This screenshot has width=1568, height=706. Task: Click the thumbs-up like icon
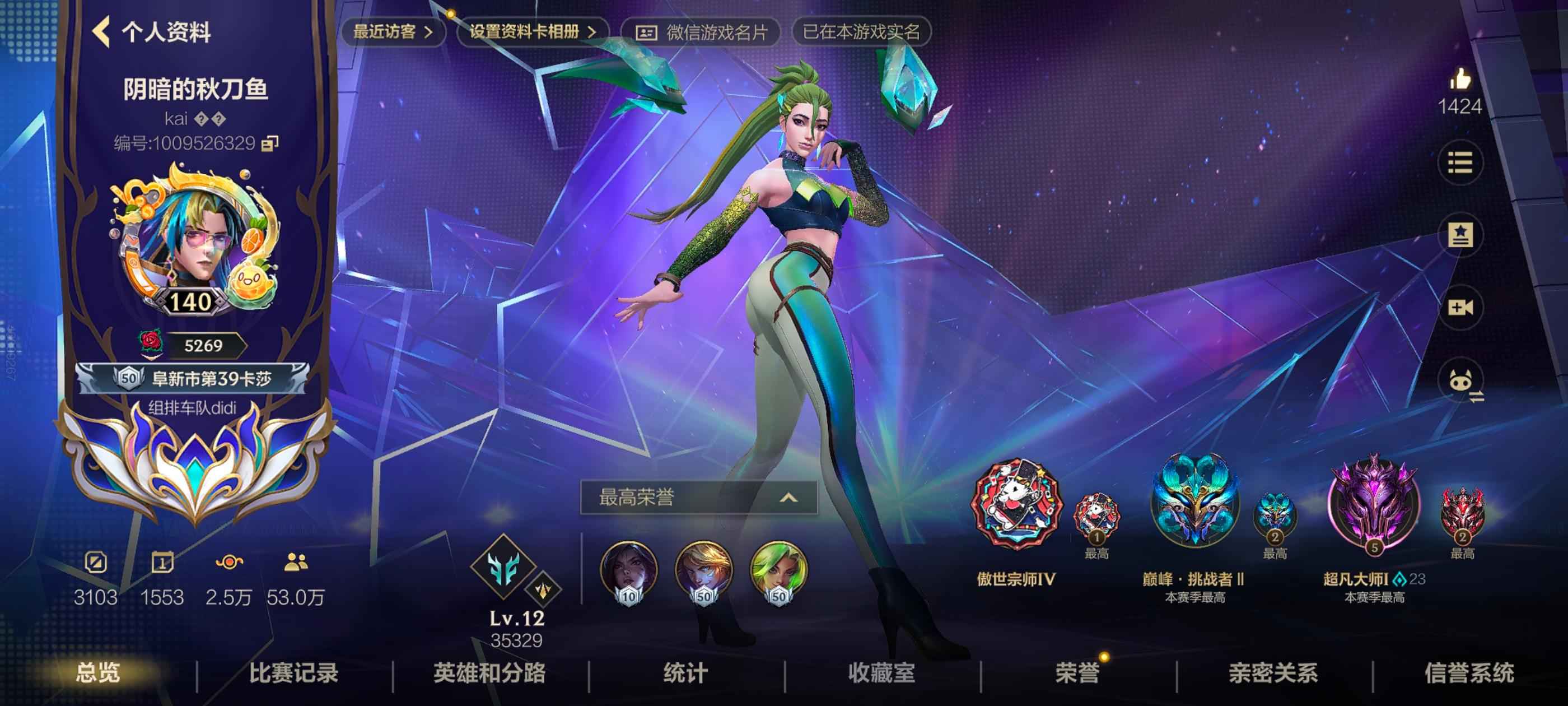1460,80
